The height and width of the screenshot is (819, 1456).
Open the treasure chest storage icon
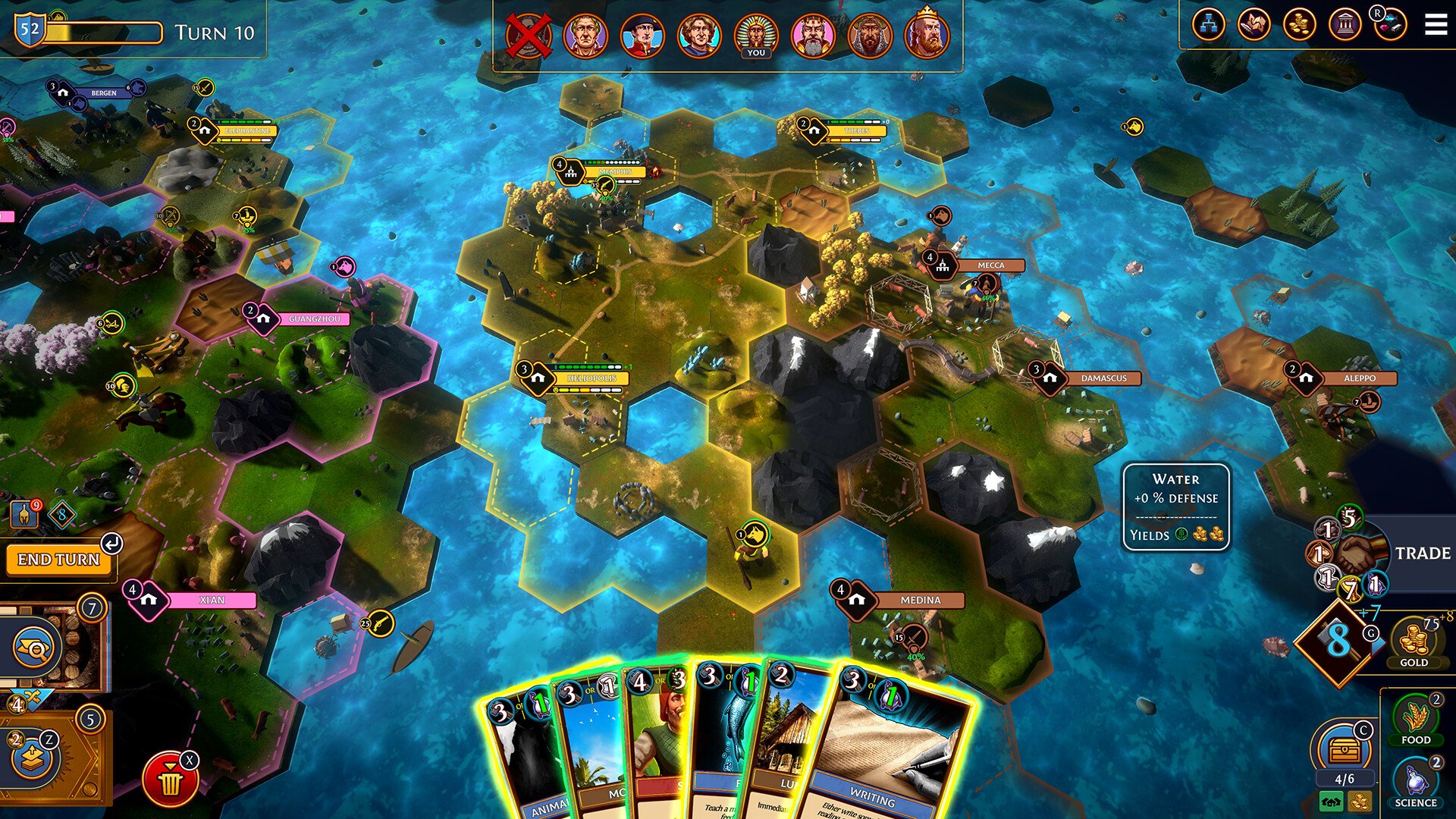[1343, 749]
